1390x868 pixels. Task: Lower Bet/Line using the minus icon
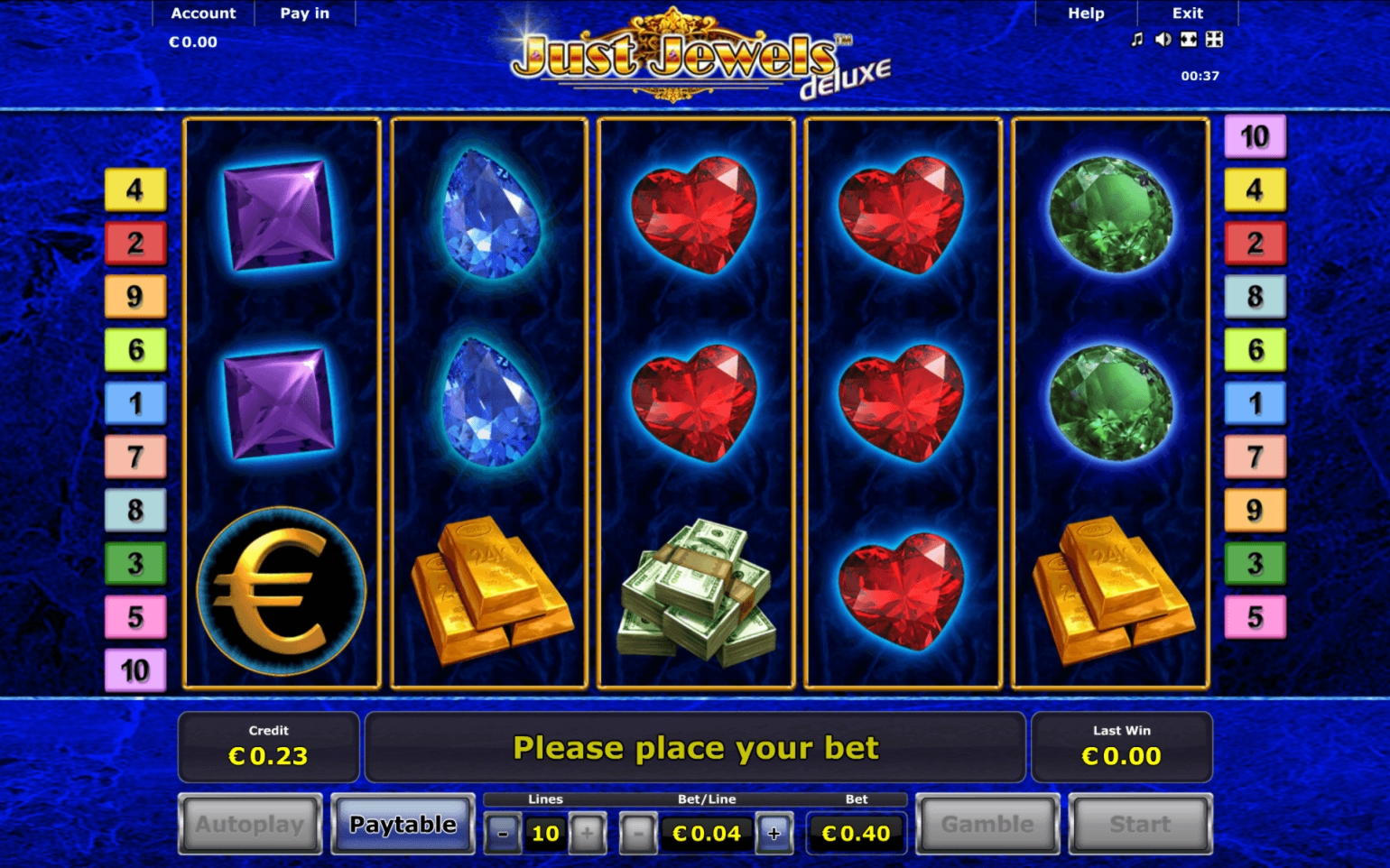point(638,833)
